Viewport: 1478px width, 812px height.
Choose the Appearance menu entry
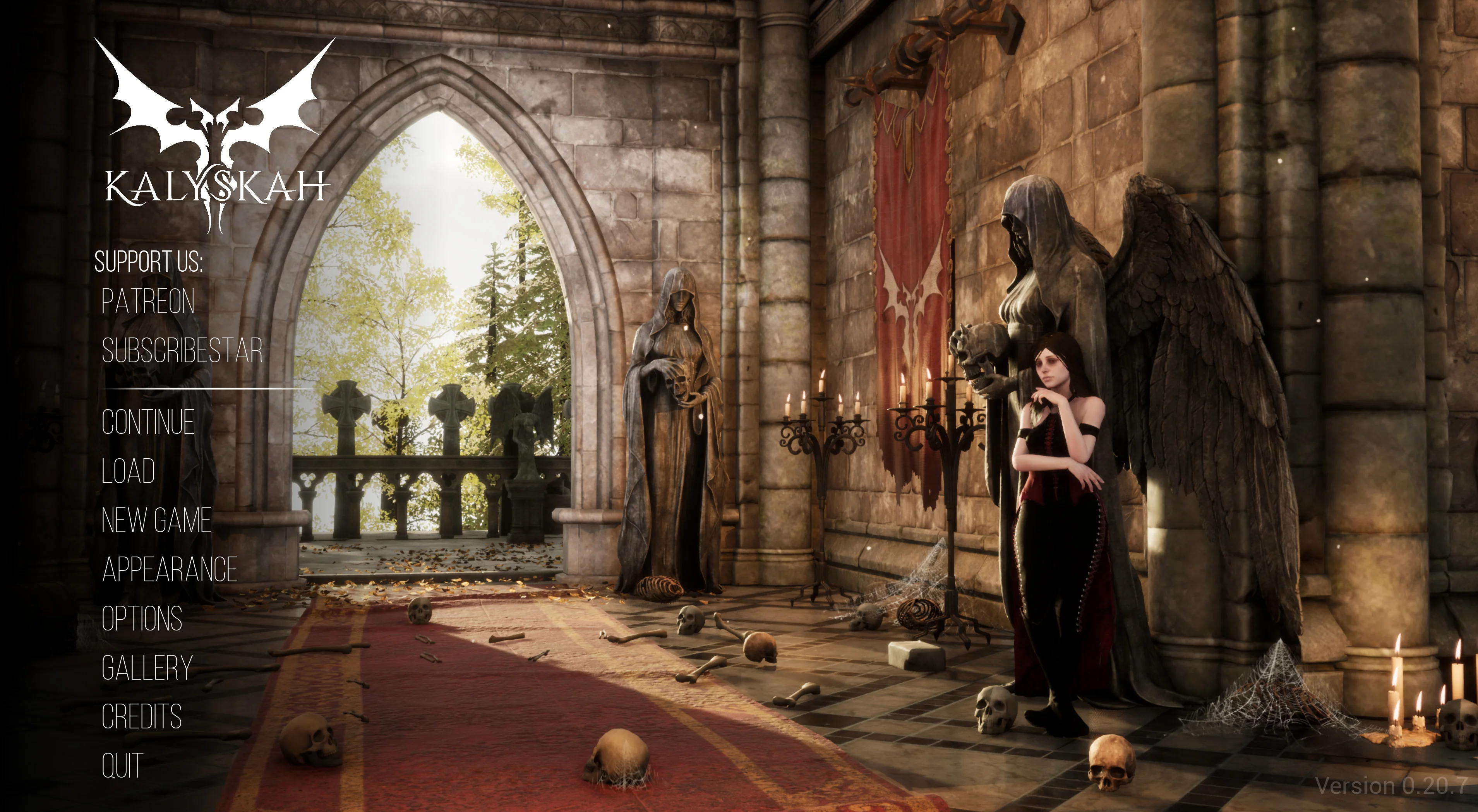point(170,569)
